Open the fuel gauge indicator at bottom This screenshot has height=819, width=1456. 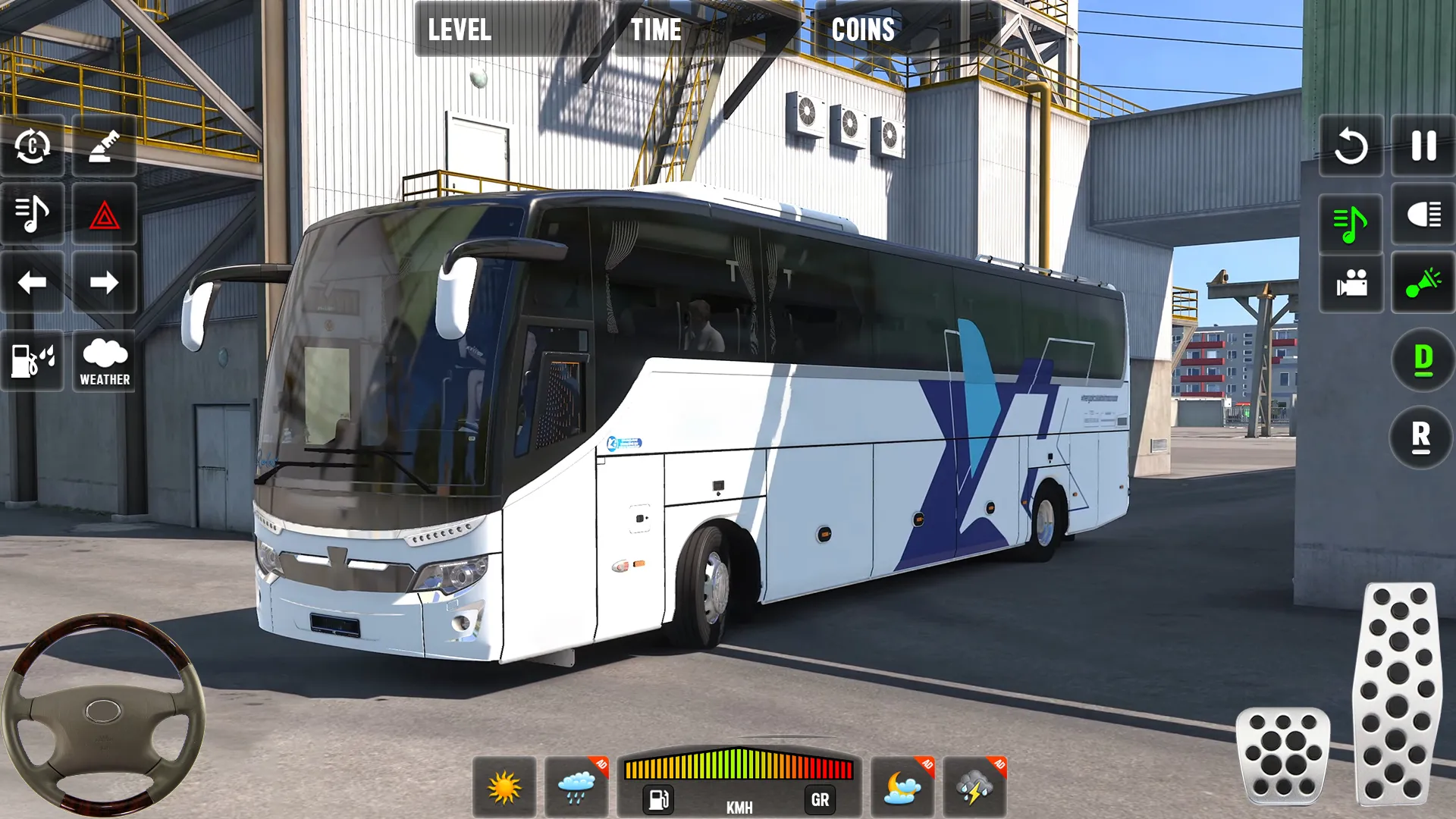(x=658, y=799)
